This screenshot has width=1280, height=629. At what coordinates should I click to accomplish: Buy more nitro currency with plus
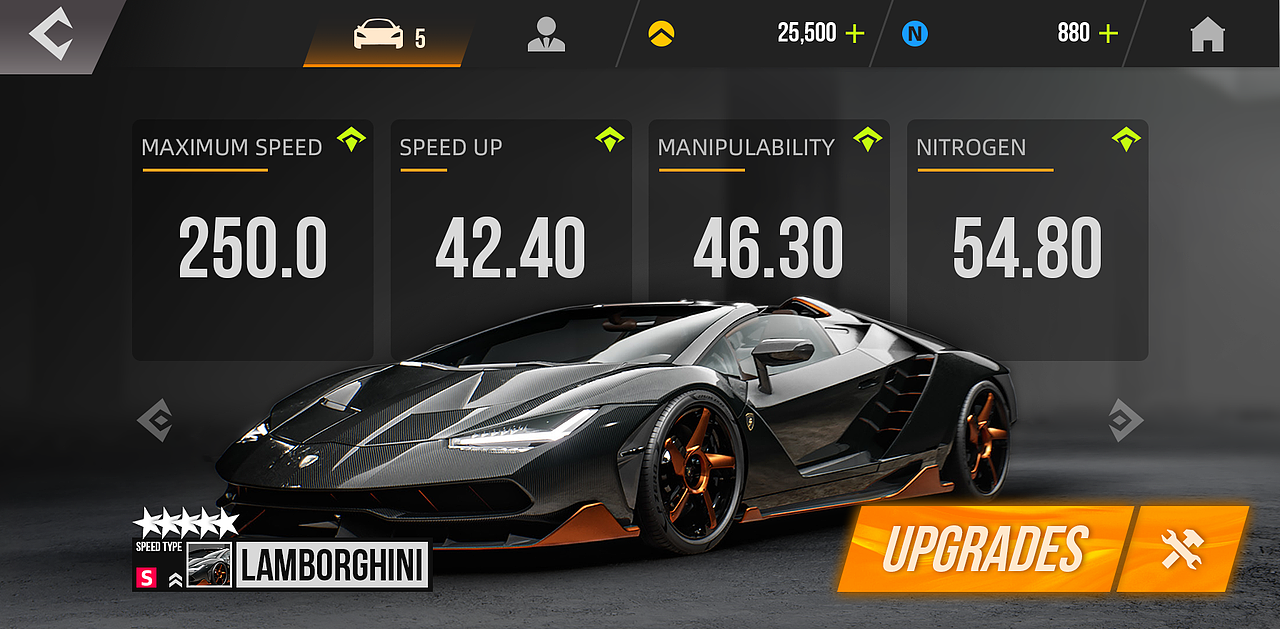click(1108, 33)
